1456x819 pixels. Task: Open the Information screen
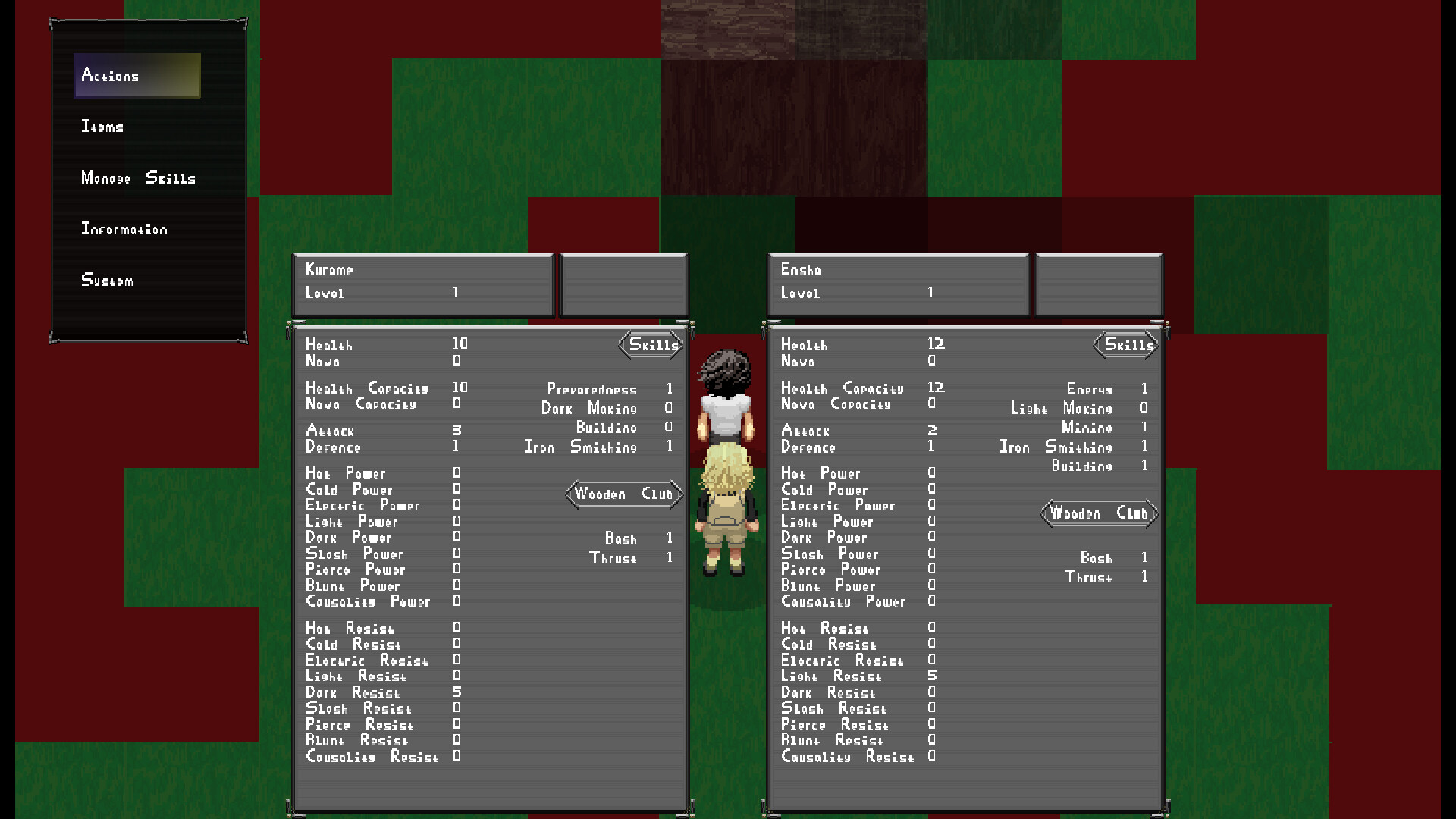pos(125,228)
